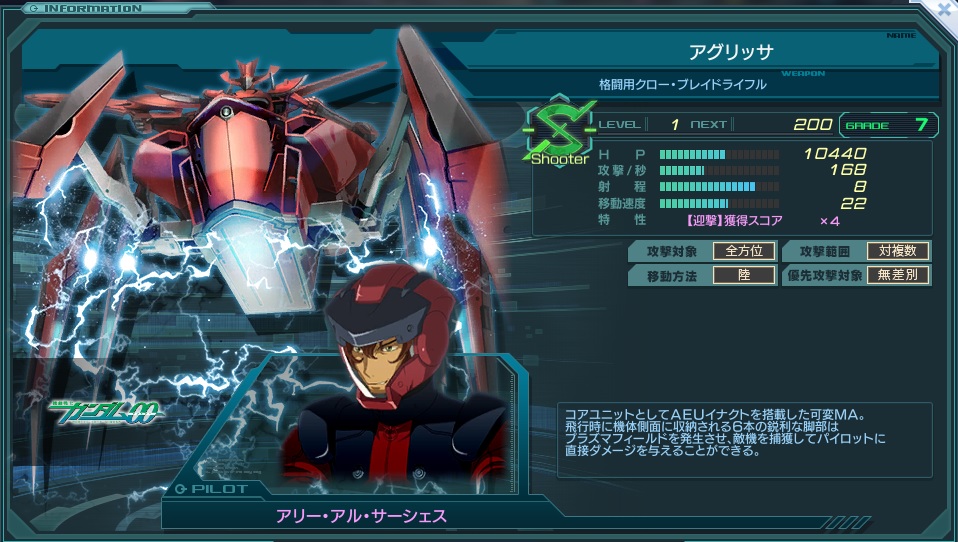Image resolution: width=958 pixels, height=542 pixels.
Task: Close the information panel
Action: (x=944, y=9)
